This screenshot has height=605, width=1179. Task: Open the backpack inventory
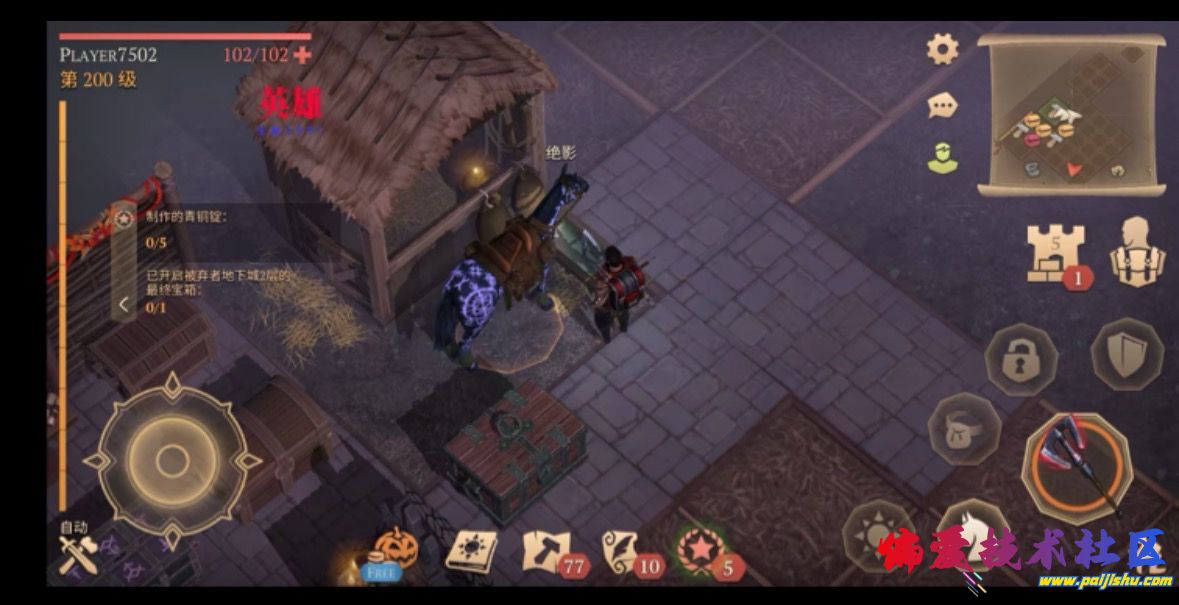(1138, 254)
